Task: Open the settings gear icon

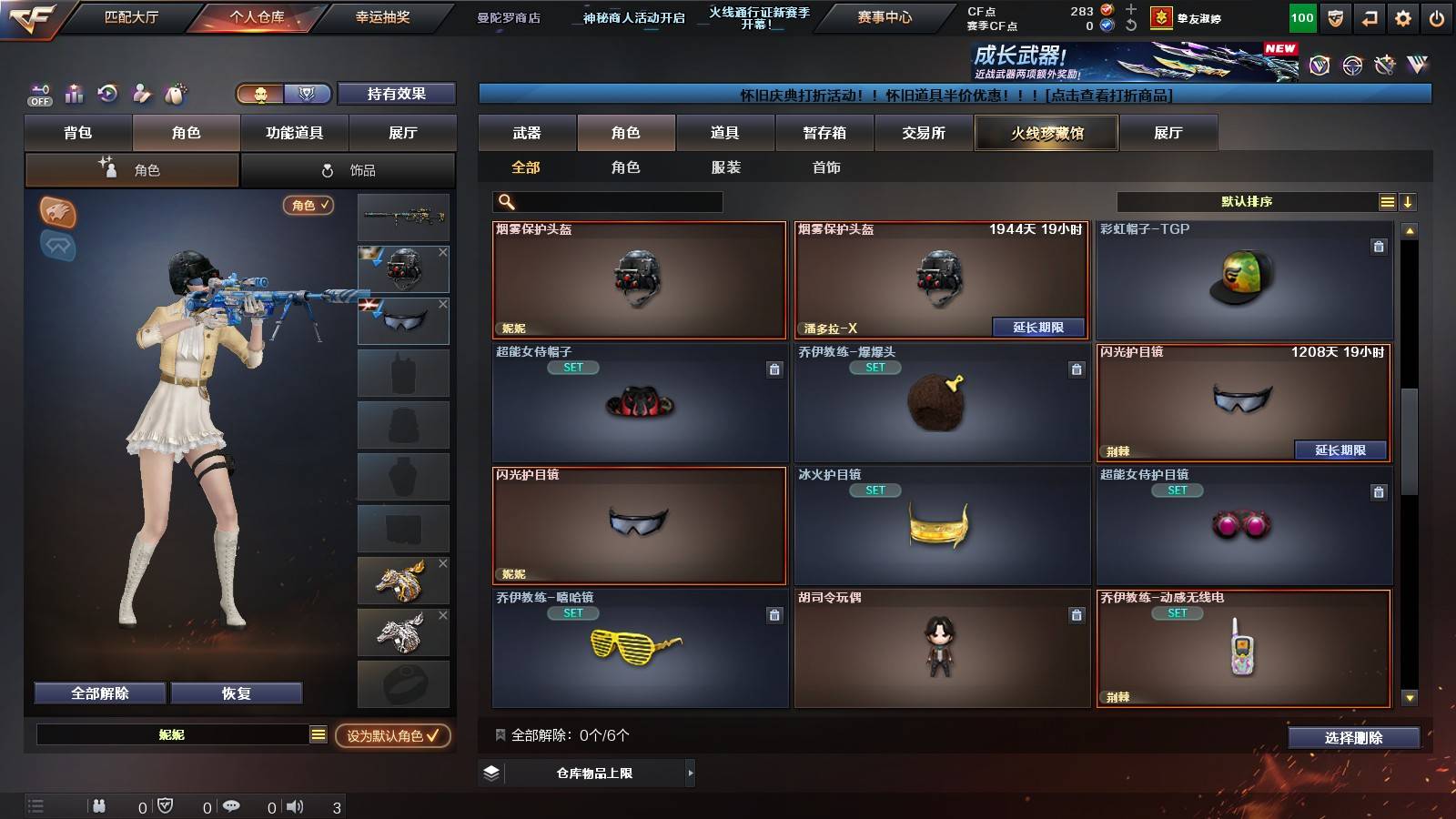Action: pos(1402,16)
